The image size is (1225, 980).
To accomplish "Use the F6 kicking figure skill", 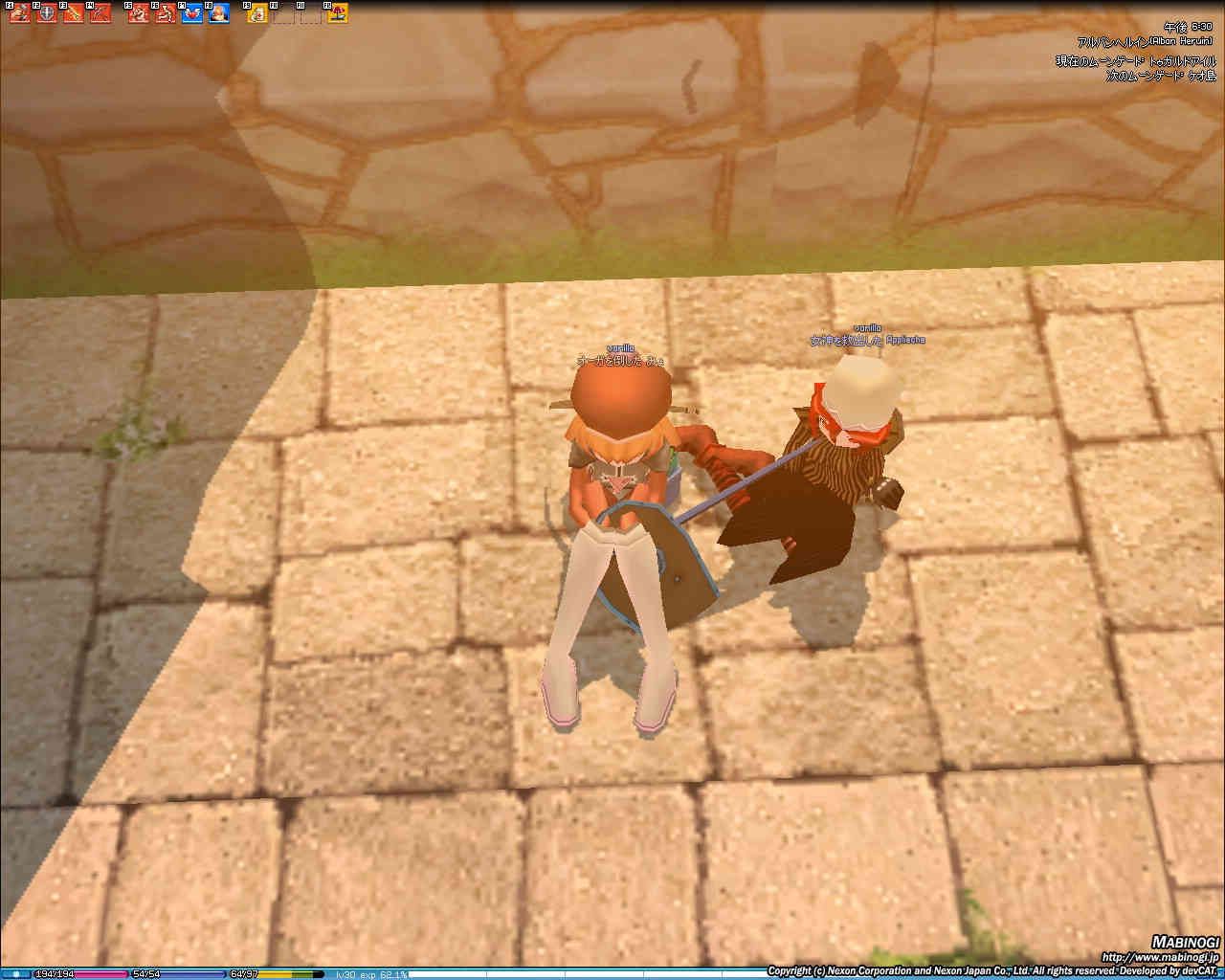I will [x=166, y=13].
